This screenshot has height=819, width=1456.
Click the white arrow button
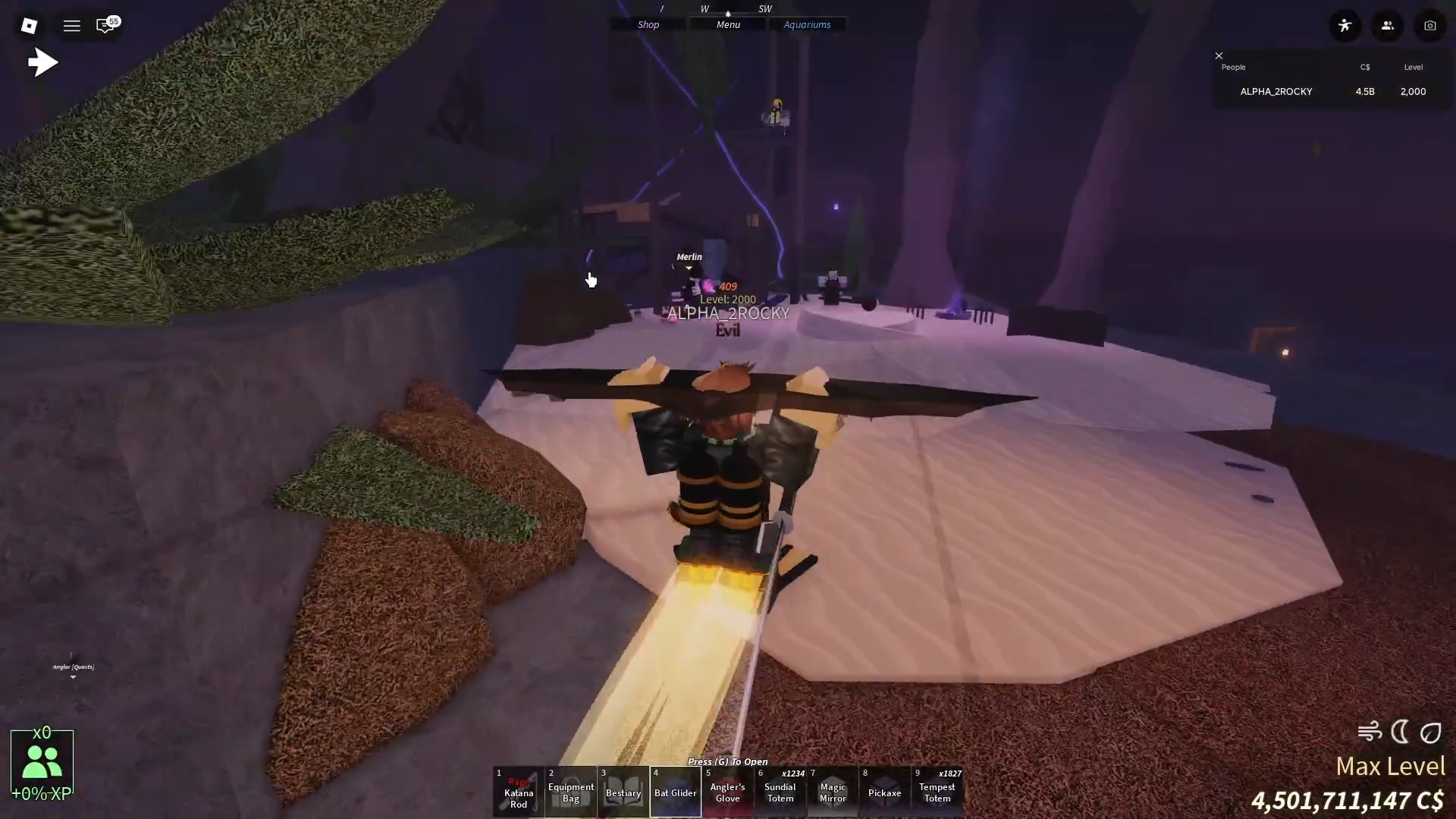pyautogui.click(x=43, y=62)
